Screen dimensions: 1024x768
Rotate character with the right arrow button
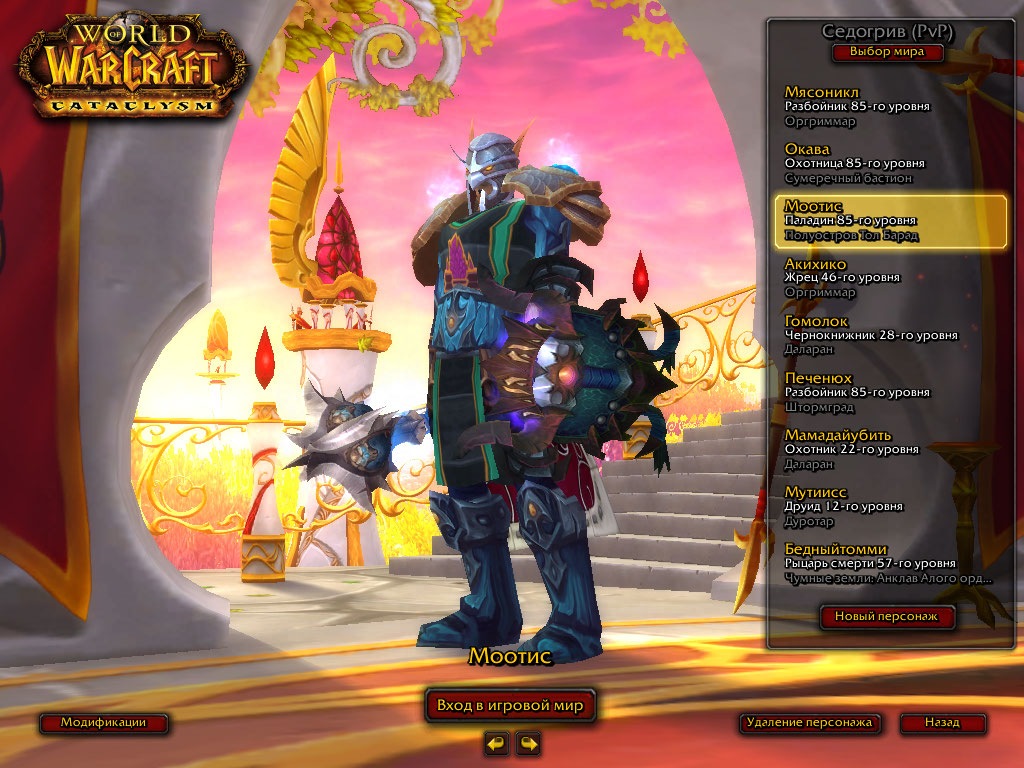point(528,743)
